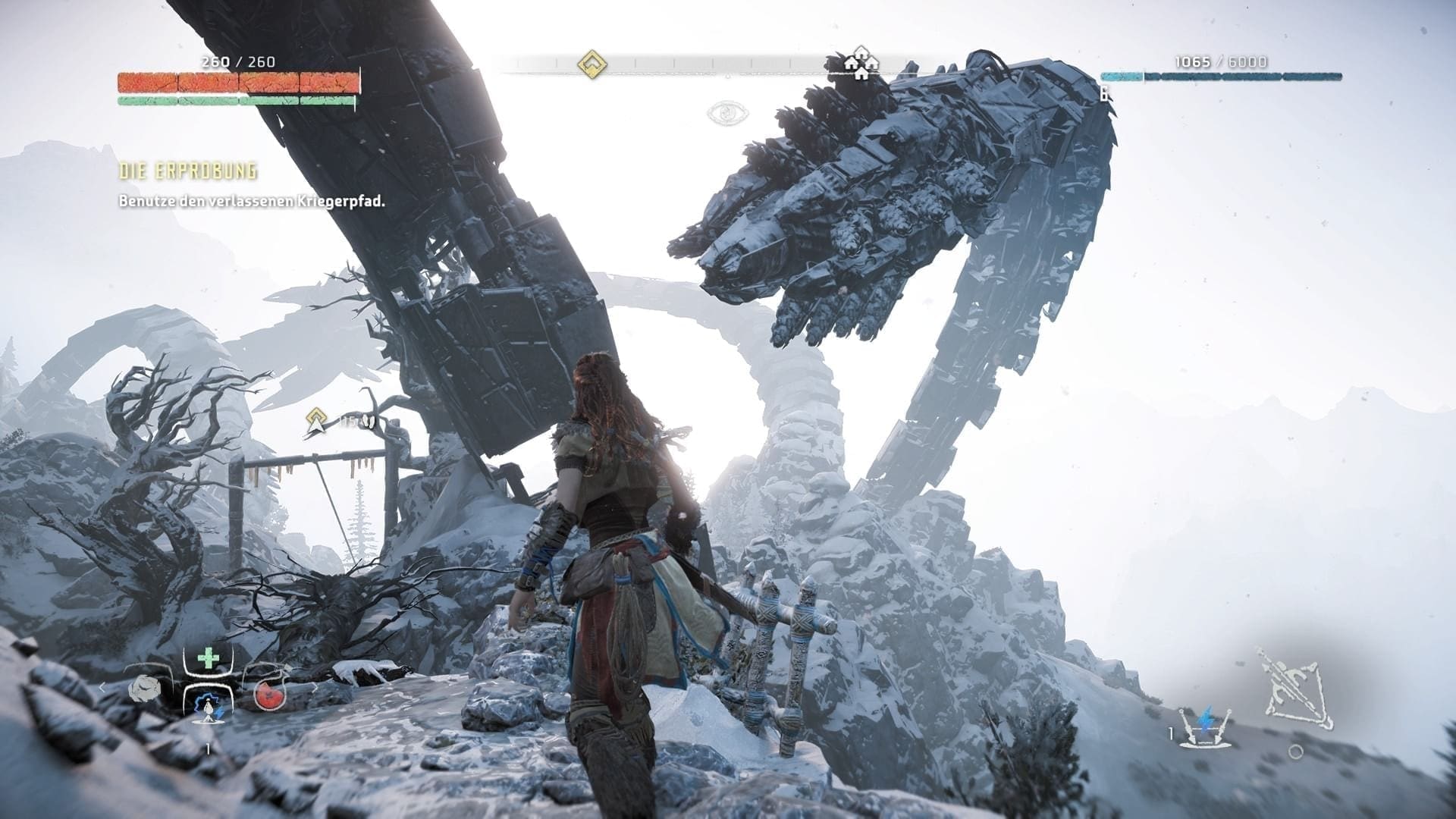The height and width of the screenshot is (819, 1456).
Task: Click the right arrow of the tool selector
Action: click(314, 688)
